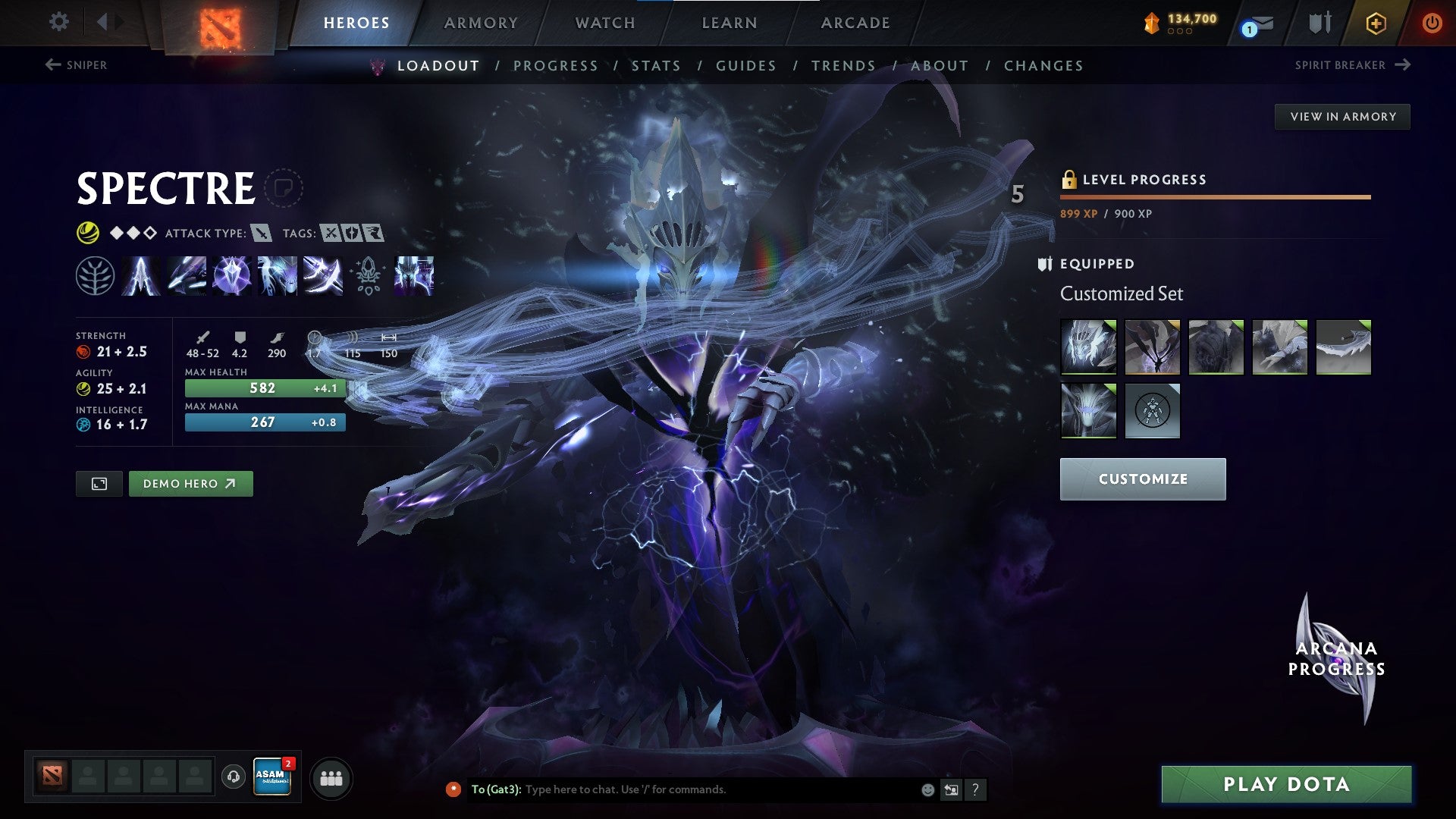Open the voice chat headset icon
1456x819 pixels.
(x=233, y=777)
